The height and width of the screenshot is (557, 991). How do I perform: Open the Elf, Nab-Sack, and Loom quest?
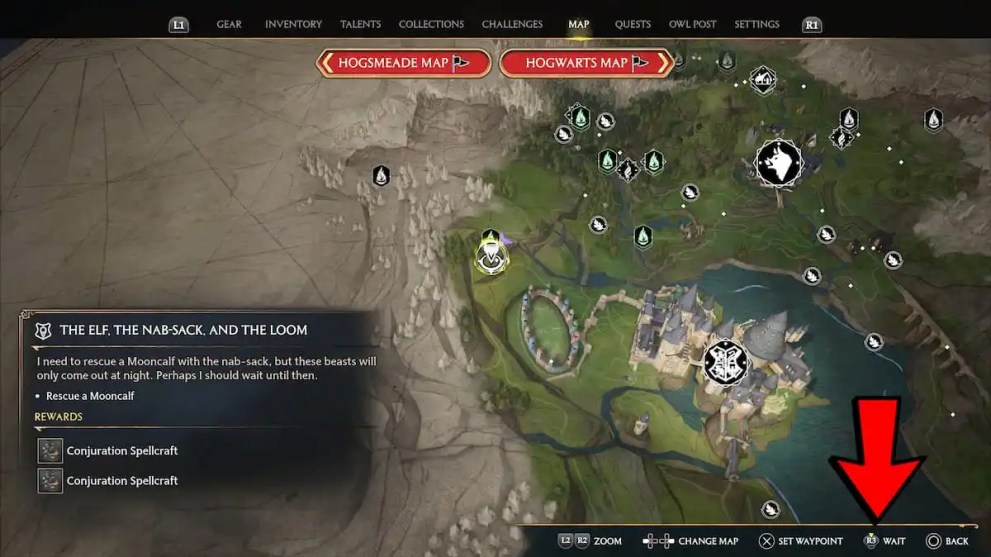183,330
